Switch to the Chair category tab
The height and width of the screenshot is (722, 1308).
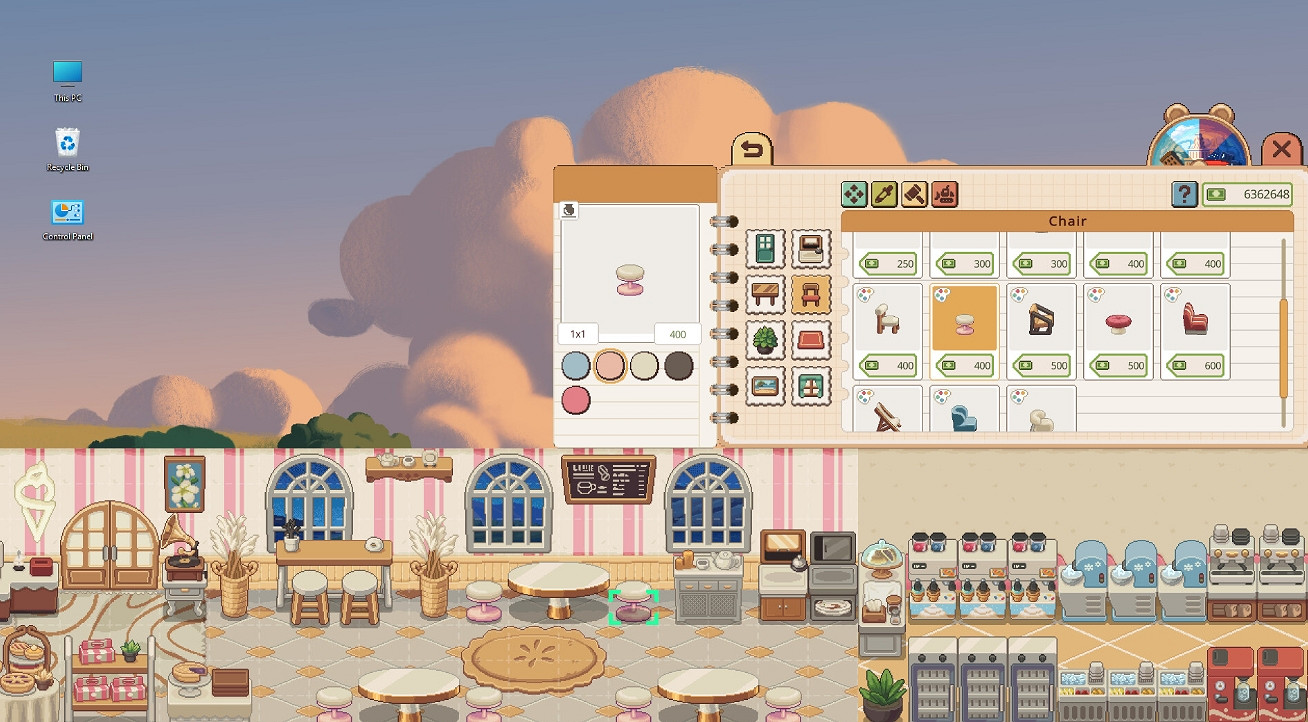(x=810, y=292)
